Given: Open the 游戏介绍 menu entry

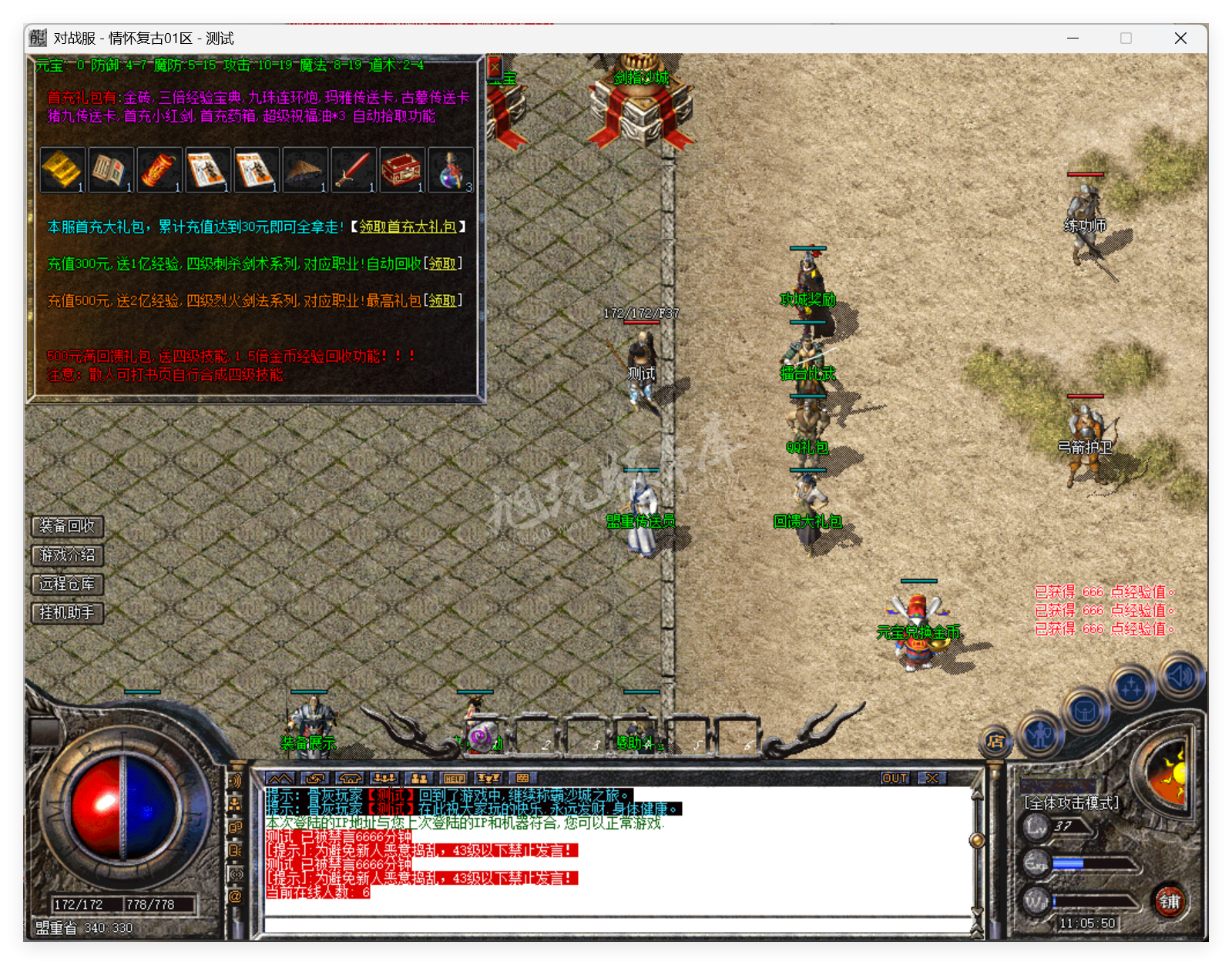Looking at the screenshot, I should 65,555.
